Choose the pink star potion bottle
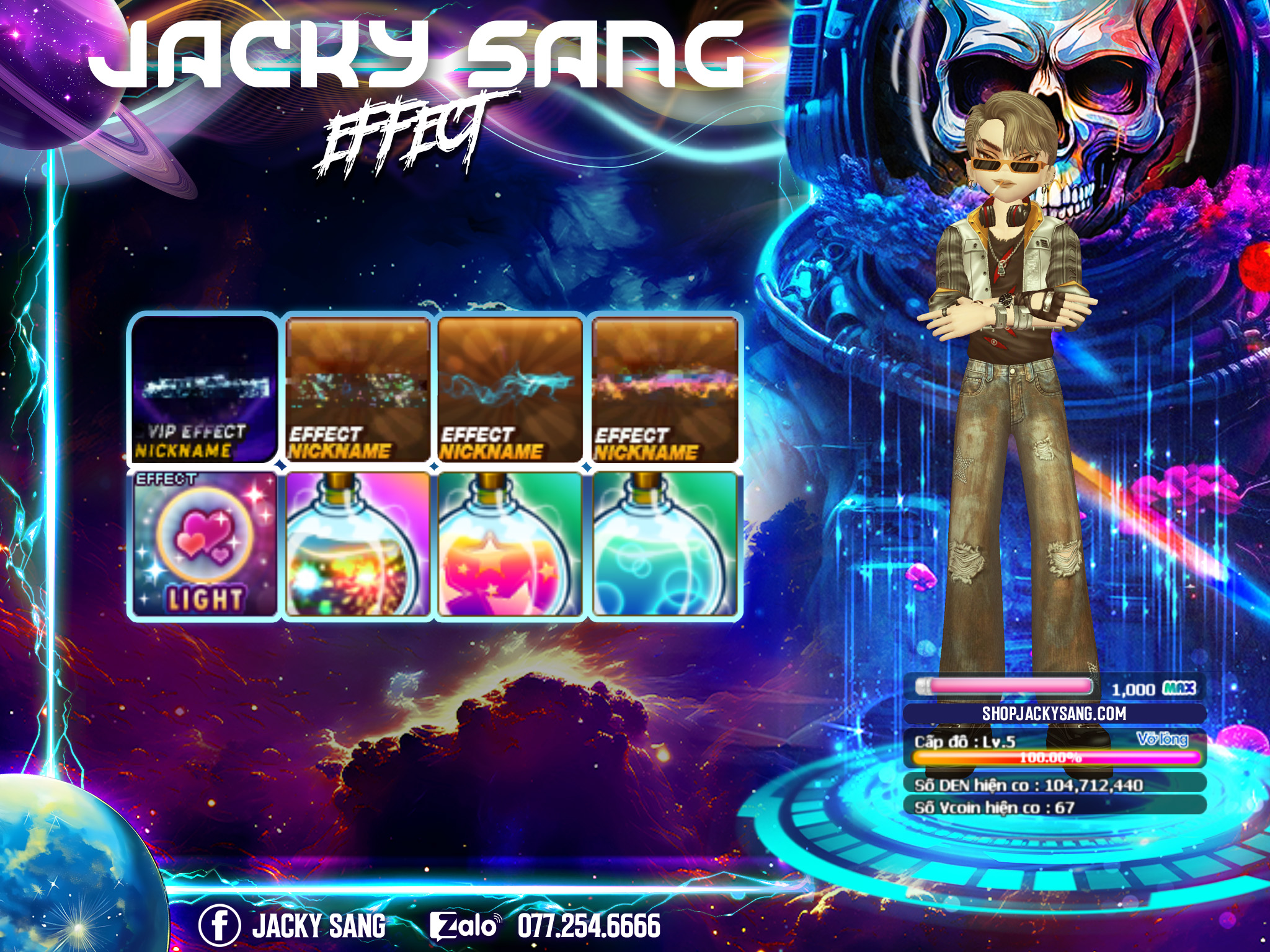1270x952 pixels. click(510, 545)
